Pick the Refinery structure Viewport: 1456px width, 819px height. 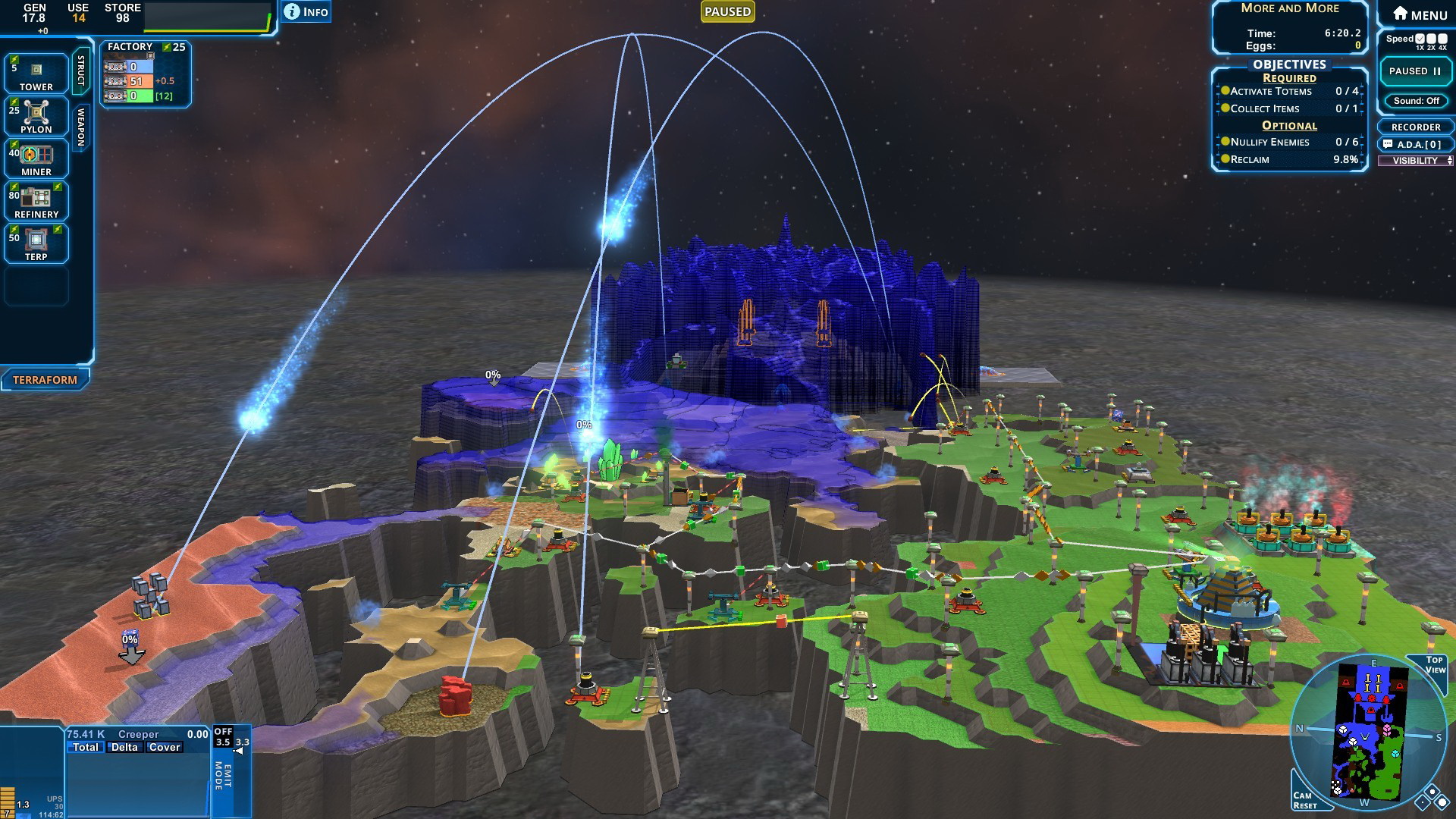[x=36, y=201]
